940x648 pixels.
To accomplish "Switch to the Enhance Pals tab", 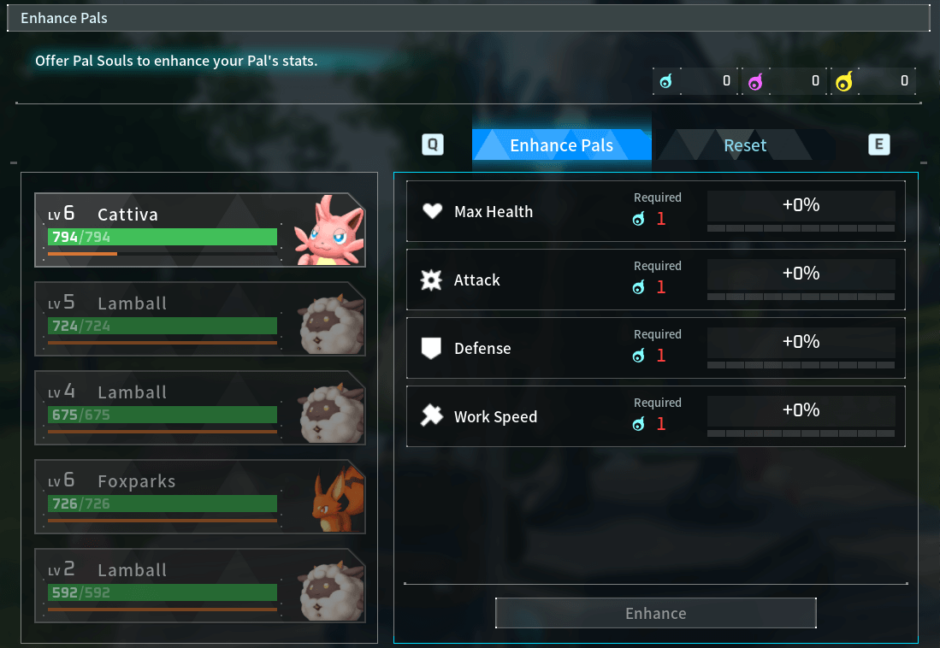I will [x=561, y=145].
